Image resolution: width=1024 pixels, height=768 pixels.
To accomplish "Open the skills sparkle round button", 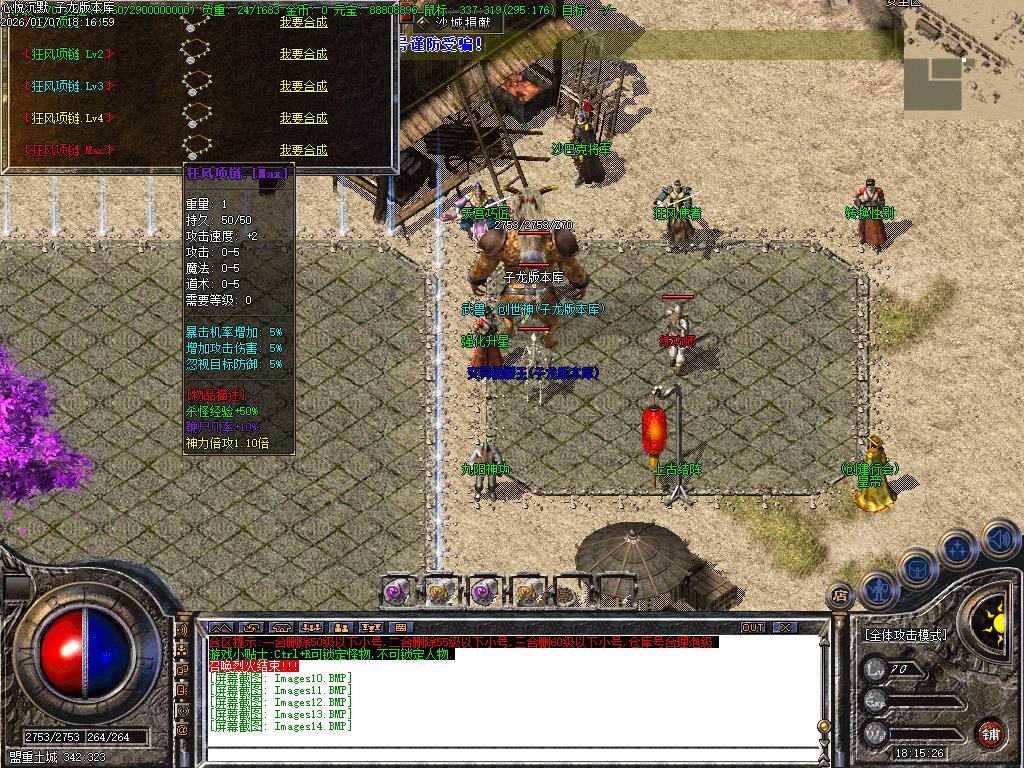I will [x=957, y=548].
